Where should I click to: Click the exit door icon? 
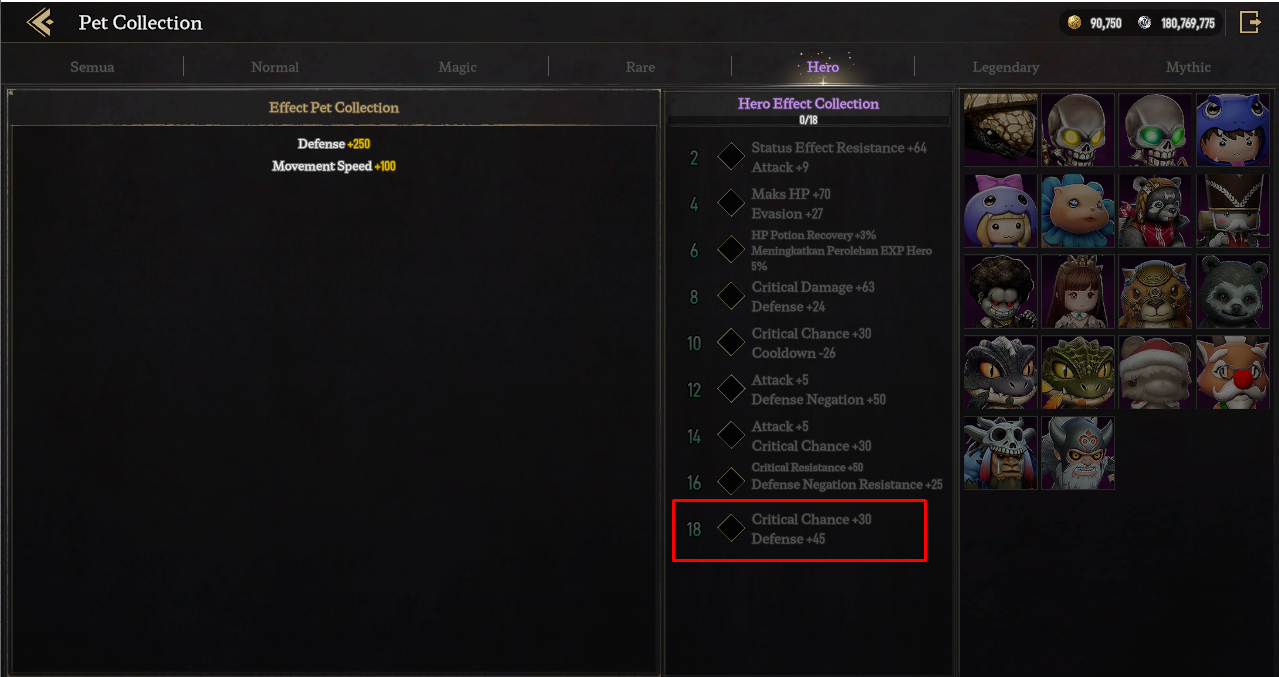coord(1250,22)
